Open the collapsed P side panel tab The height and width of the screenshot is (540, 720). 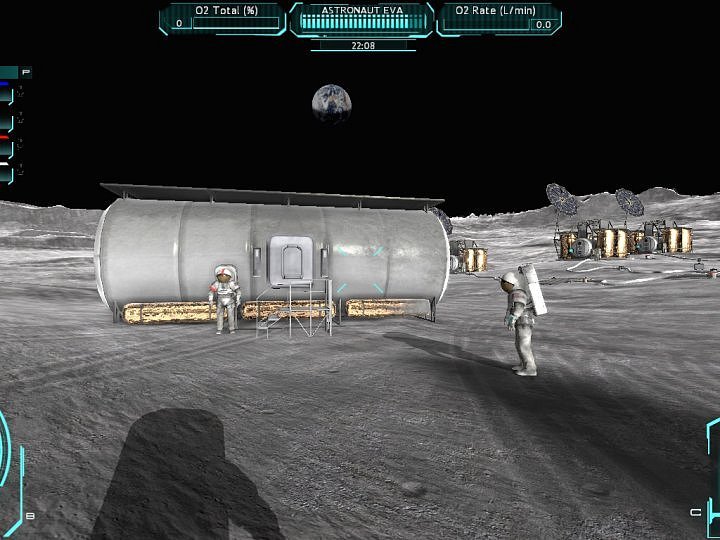(25, 72)
